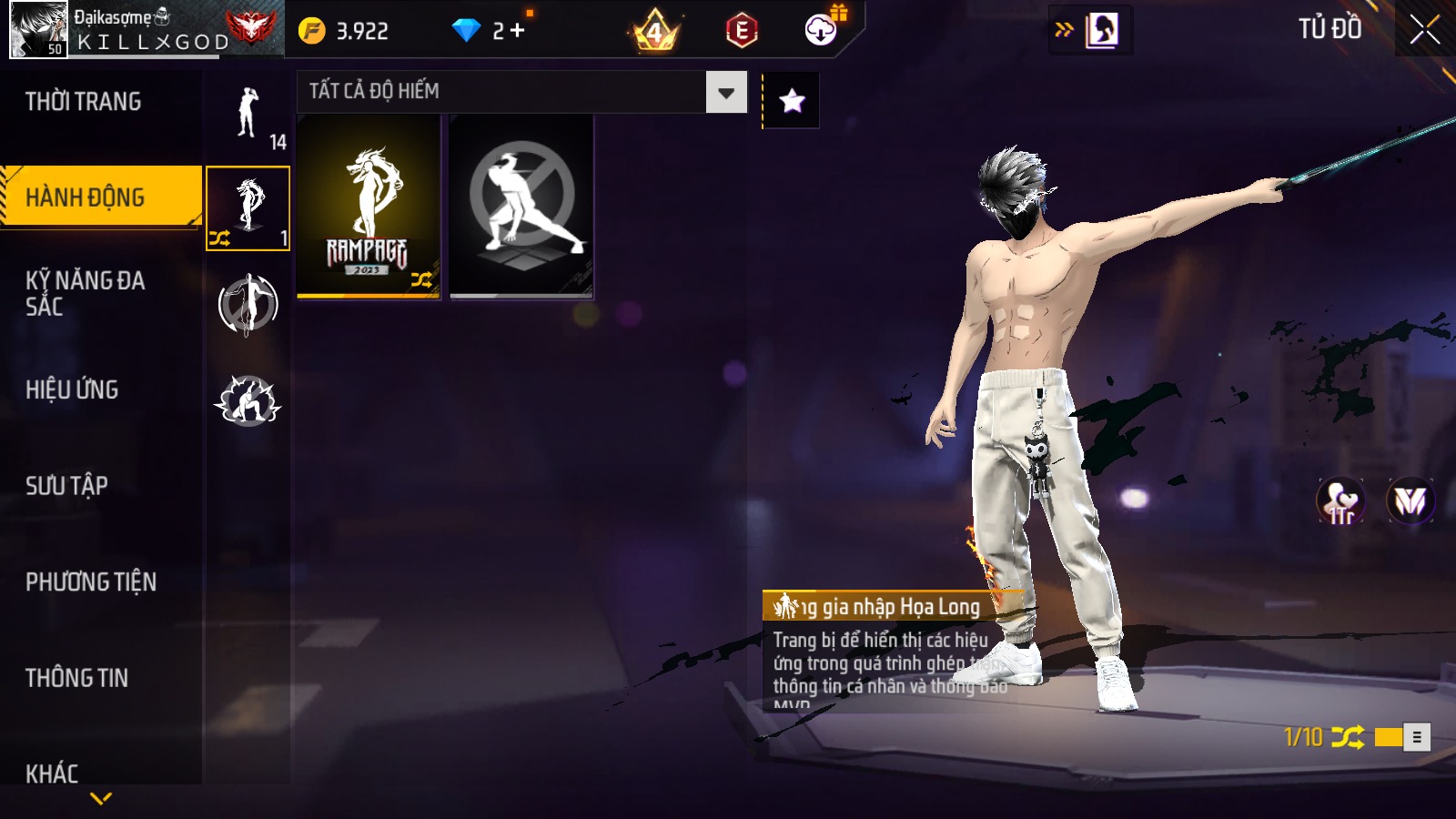Choose the Rampage 2023 emote card
The height and width of the screenshot is (819, 1456).
click(x=369, y=207)
